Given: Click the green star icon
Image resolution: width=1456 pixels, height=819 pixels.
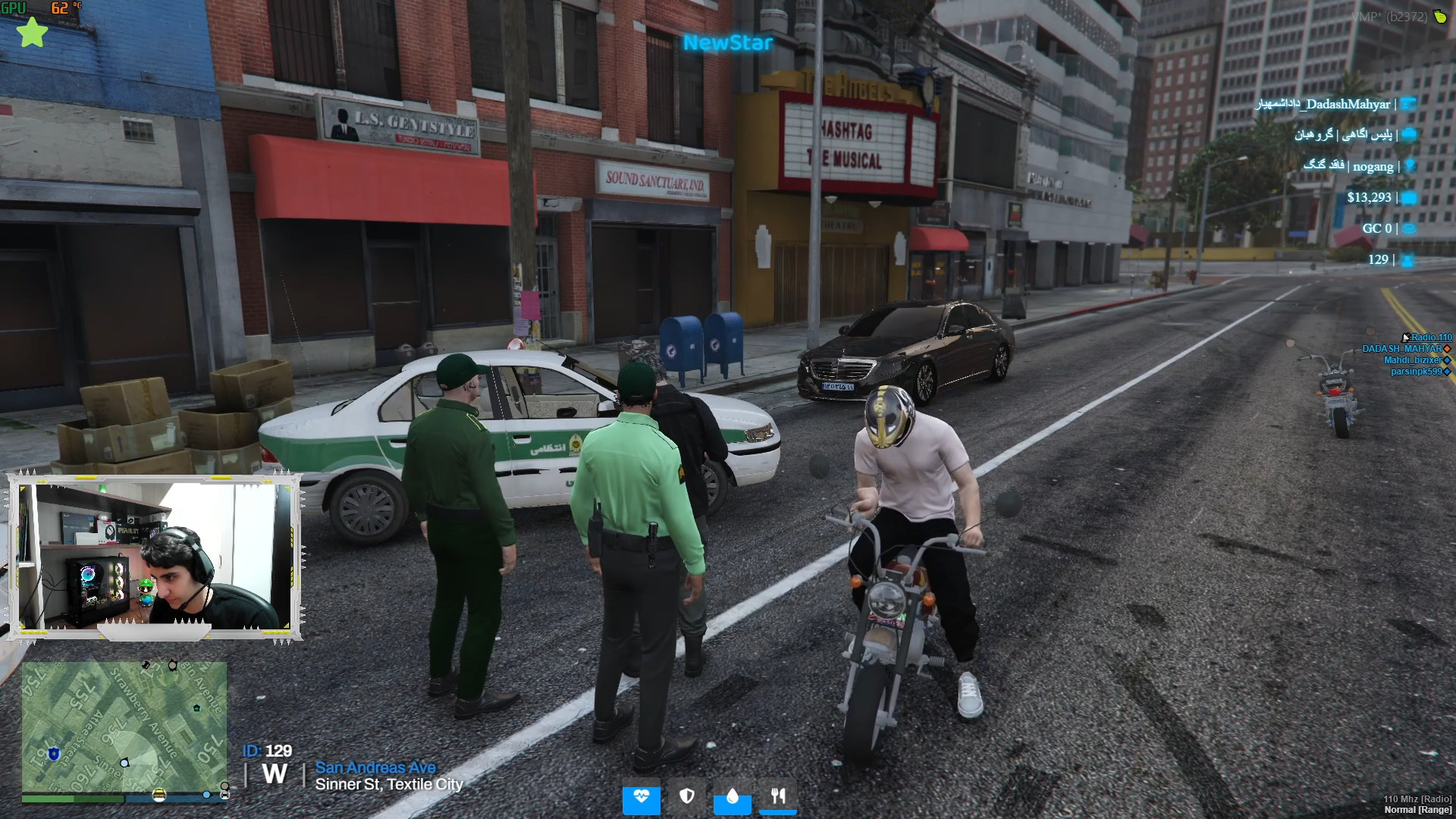Looking at the screenshot, I should click(32, 33).
